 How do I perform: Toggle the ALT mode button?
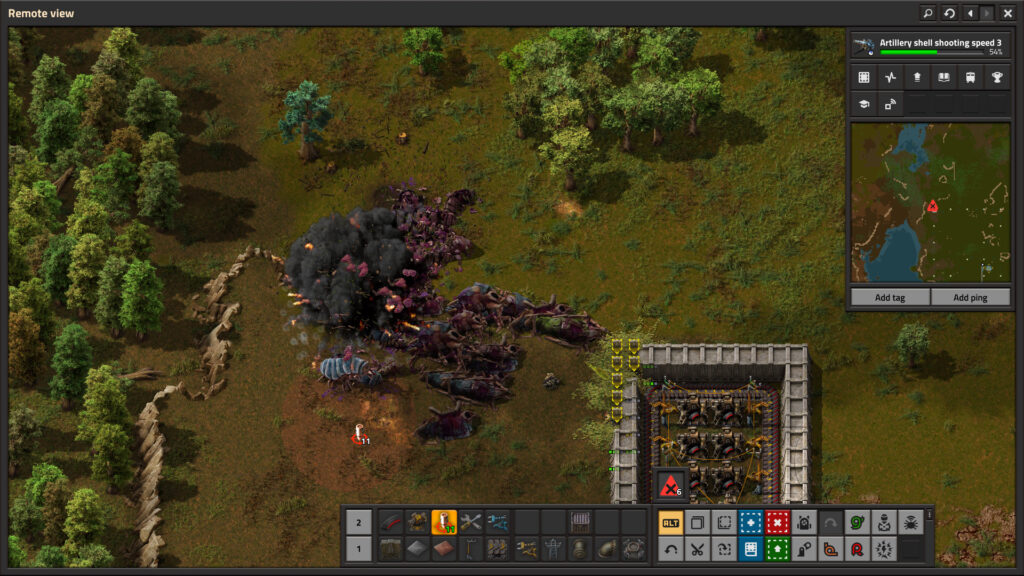pyautogui.click(x=671, y=522)
